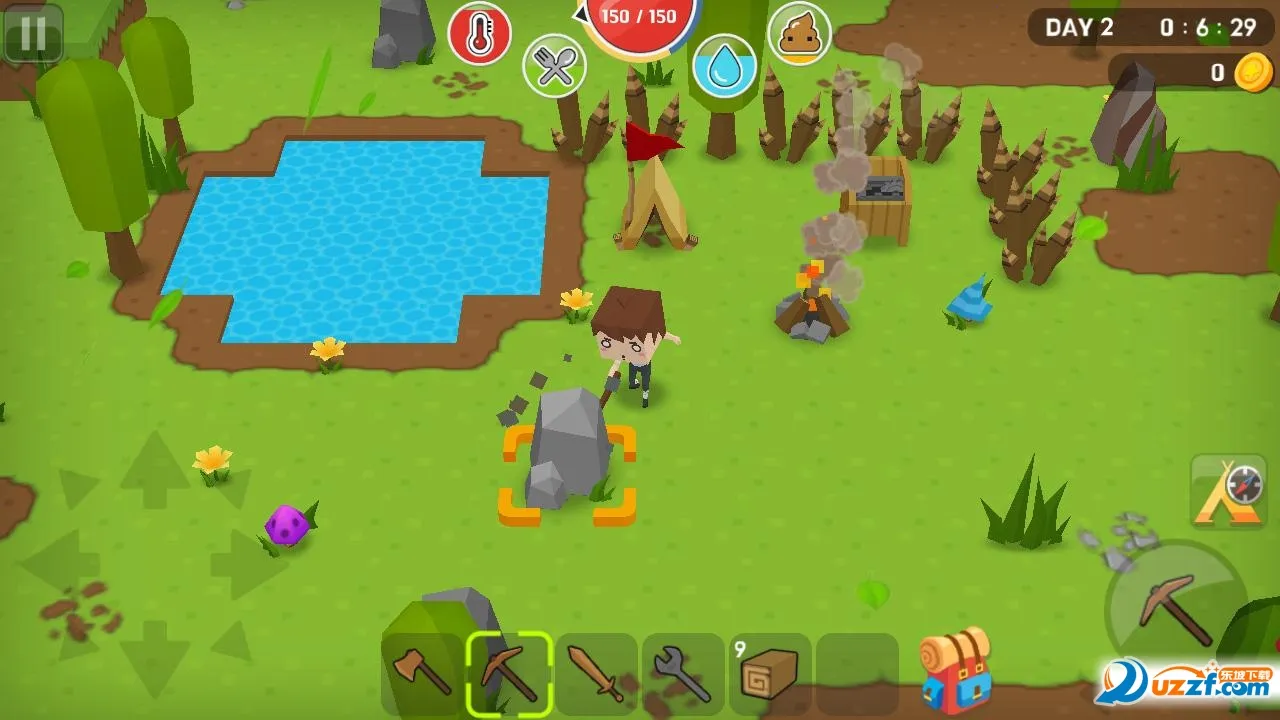Tap the water droplet thirst icon

[725, 66]
